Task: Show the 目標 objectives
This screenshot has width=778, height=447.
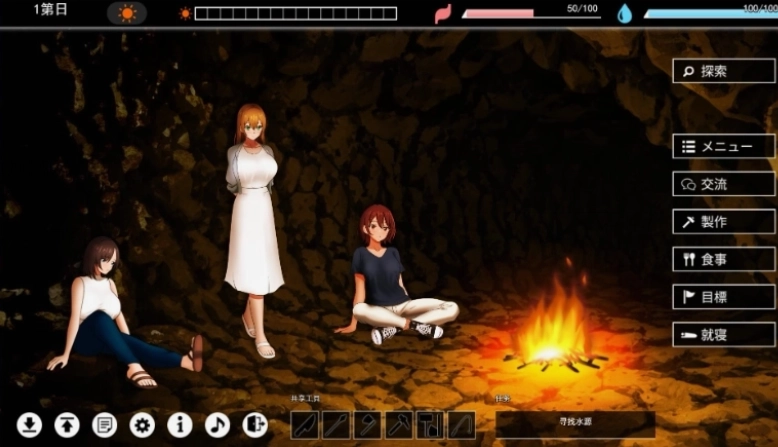Action: (x=723, y=297)
